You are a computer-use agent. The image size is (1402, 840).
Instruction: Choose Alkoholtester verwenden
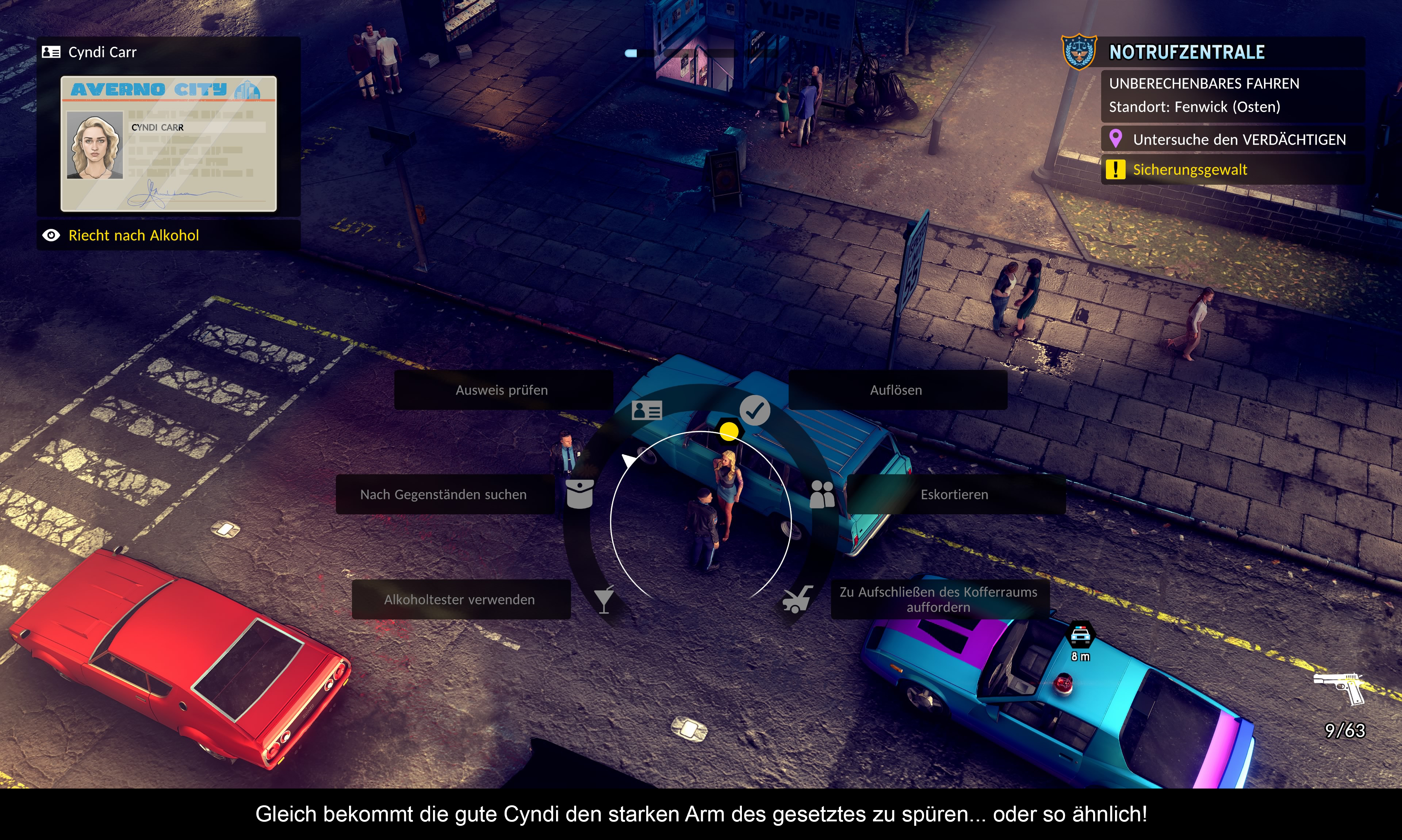point(460,599)
